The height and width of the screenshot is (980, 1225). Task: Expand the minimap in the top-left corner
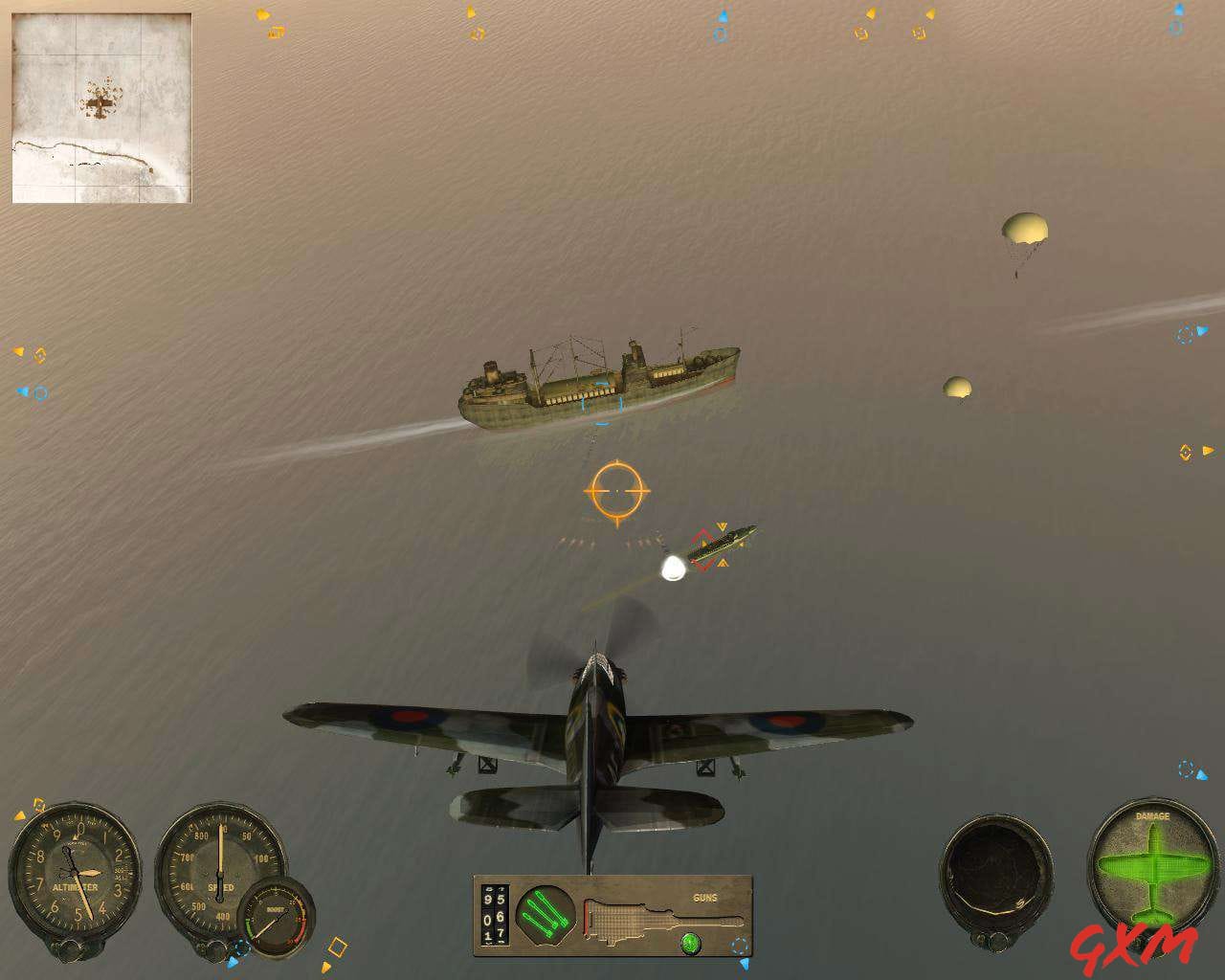100,105
